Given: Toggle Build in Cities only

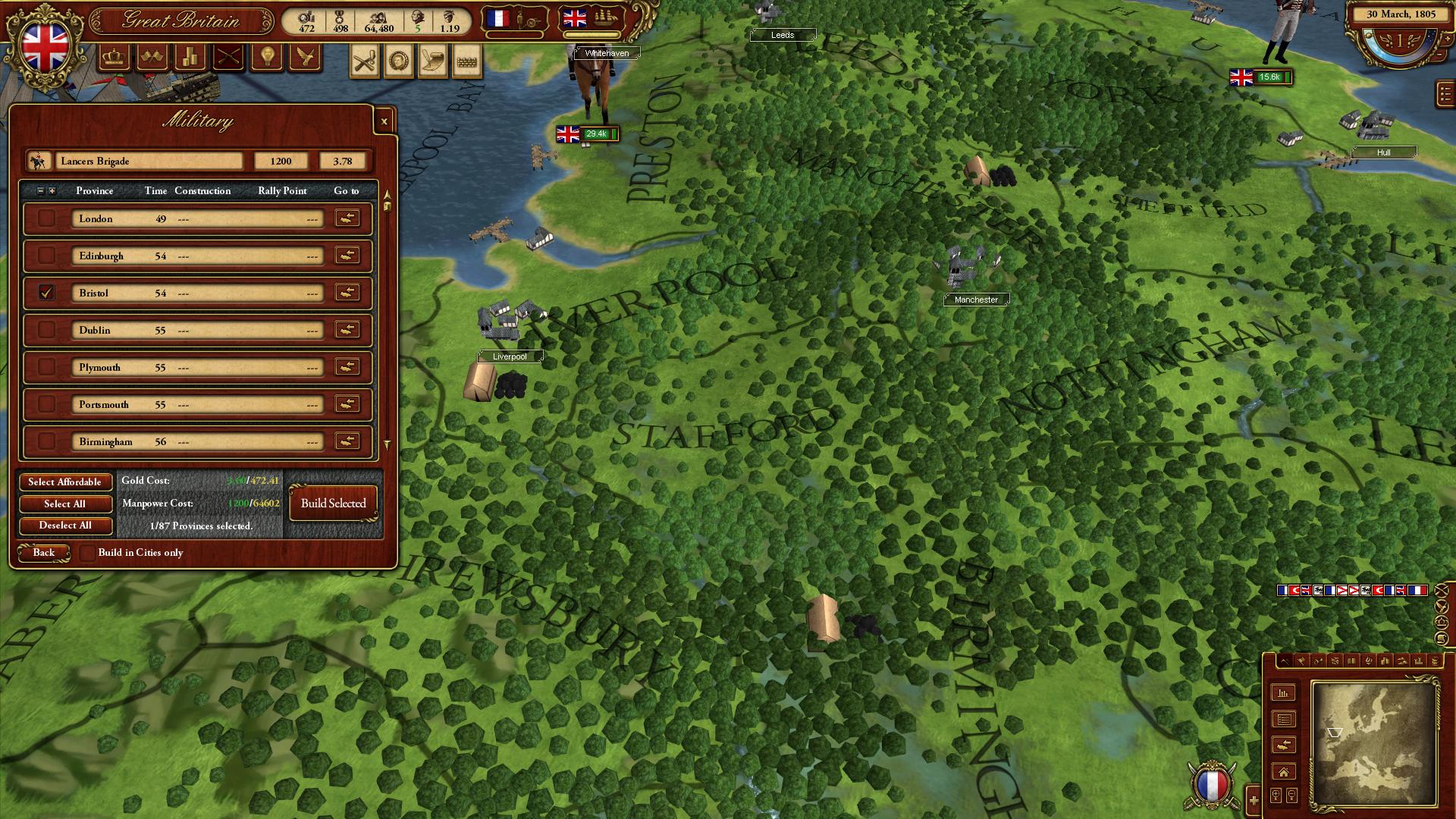Looking at the screenshot, I should [88, 553].
